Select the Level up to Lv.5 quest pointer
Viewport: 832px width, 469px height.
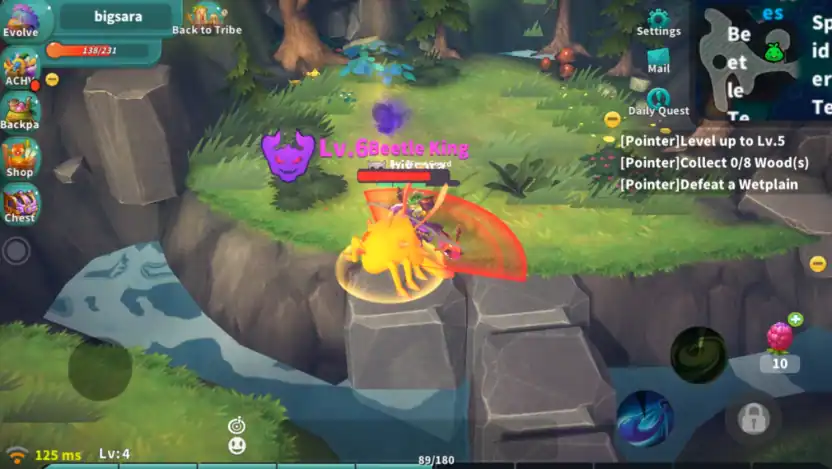click(x=700, y=141)
